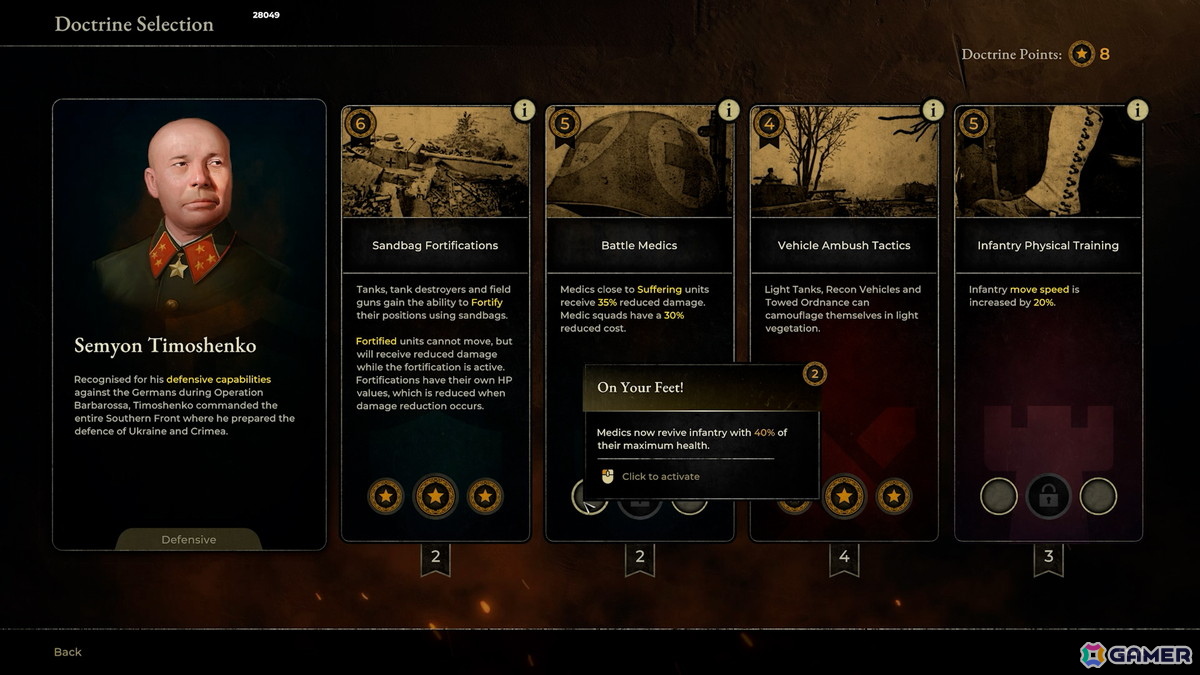The width and height of the screenshot is (1200, 675).
Task: Select the Battle Medics doctrine card
Action: pyautogui.click(x=639, y=245)
